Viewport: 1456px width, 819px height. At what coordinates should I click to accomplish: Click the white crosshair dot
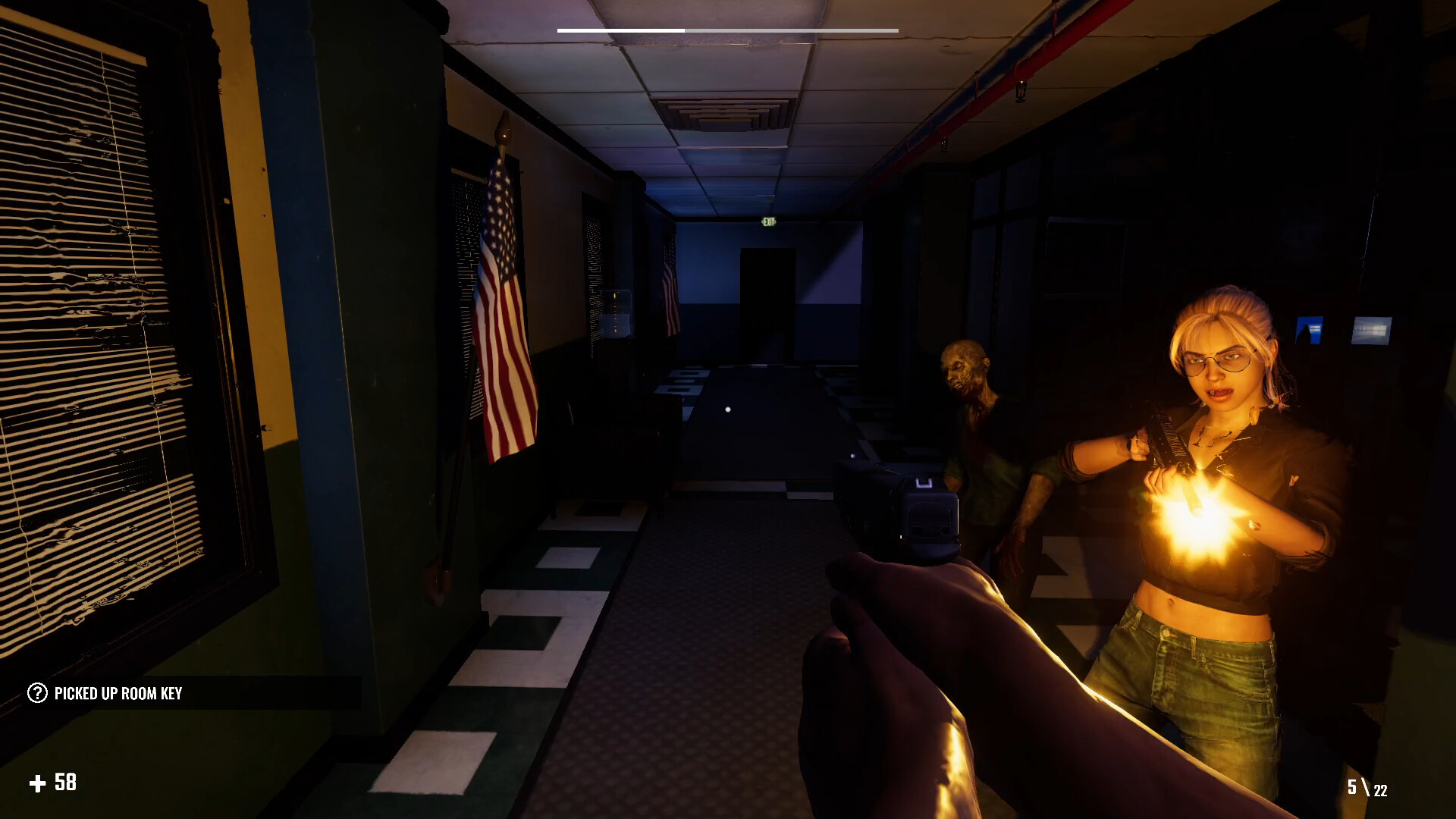click(730, 408)
